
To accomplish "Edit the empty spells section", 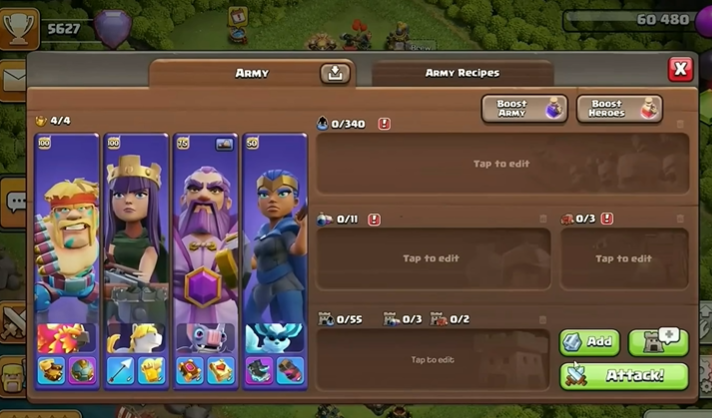I will pos(433,258).
